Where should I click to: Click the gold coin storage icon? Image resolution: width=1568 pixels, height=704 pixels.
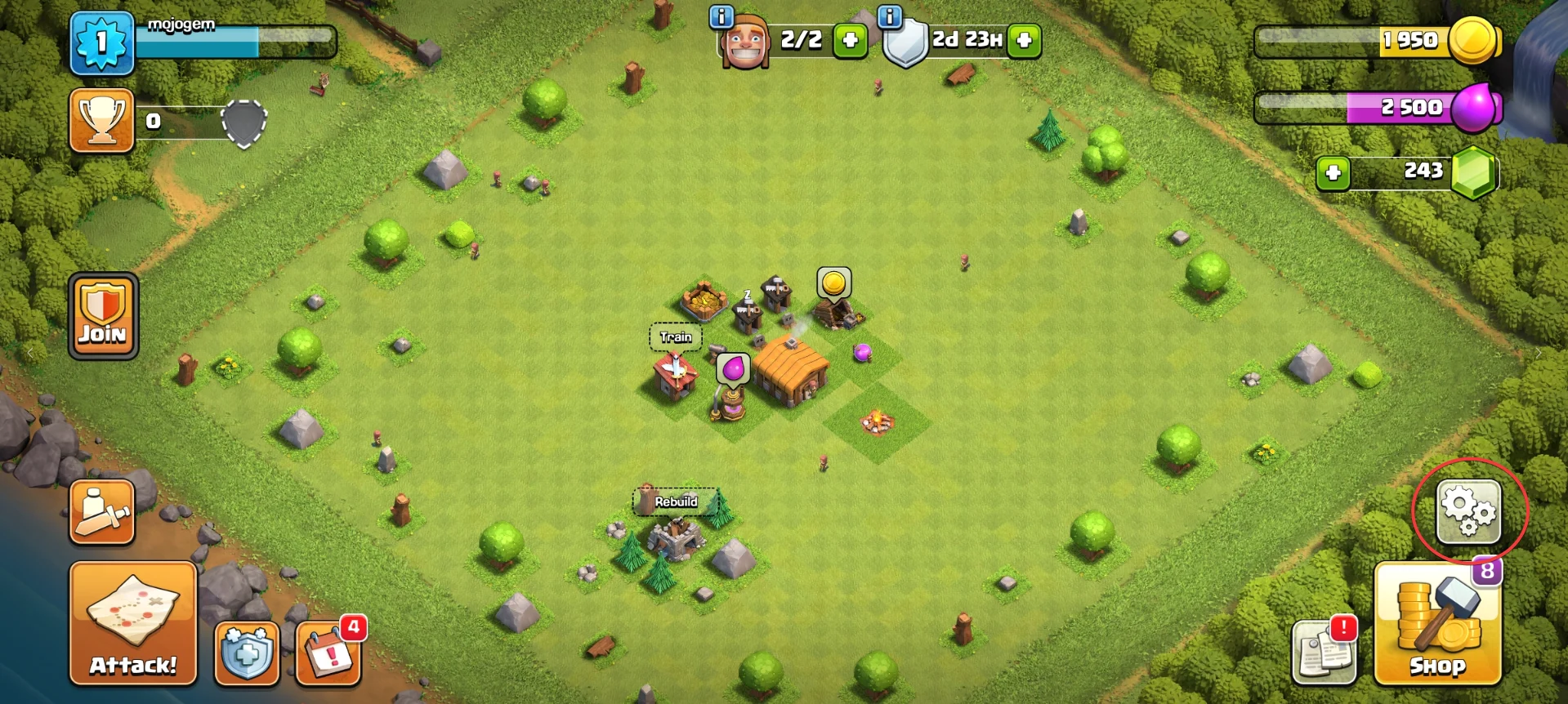[1474, 40]
